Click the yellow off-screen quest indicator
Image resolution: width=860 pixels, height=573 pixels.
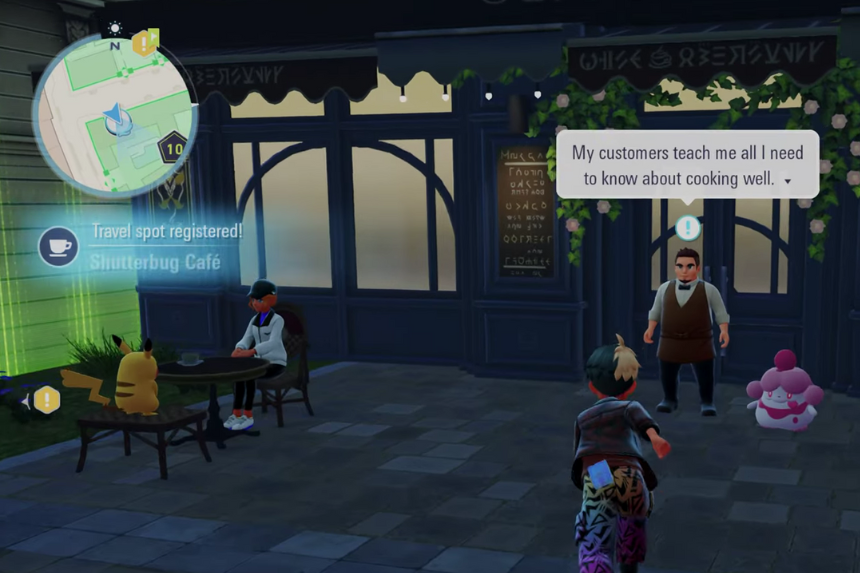(x=46, y=401)
